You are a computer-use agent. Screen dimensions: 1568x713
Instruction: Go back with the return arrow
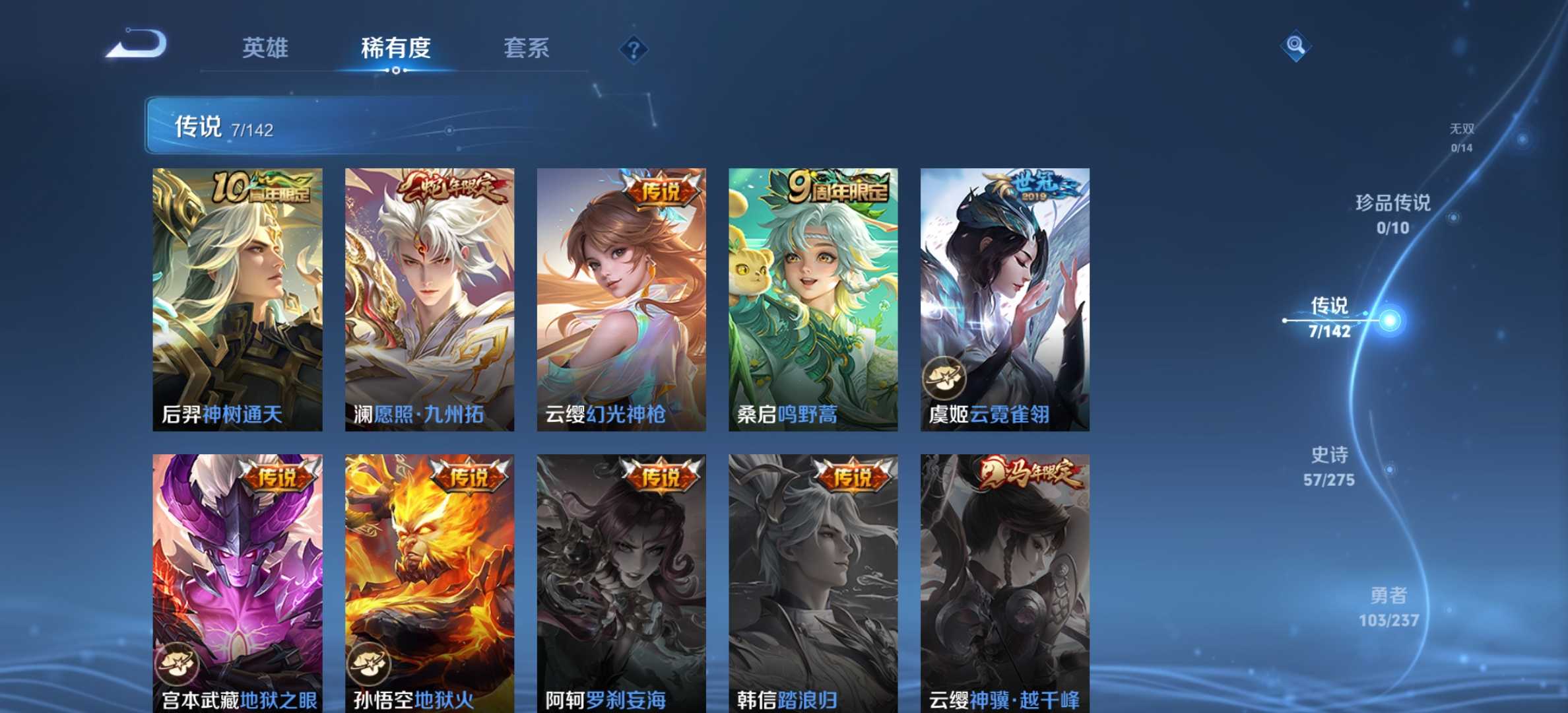pyautogui.click(x=137, y=45)
